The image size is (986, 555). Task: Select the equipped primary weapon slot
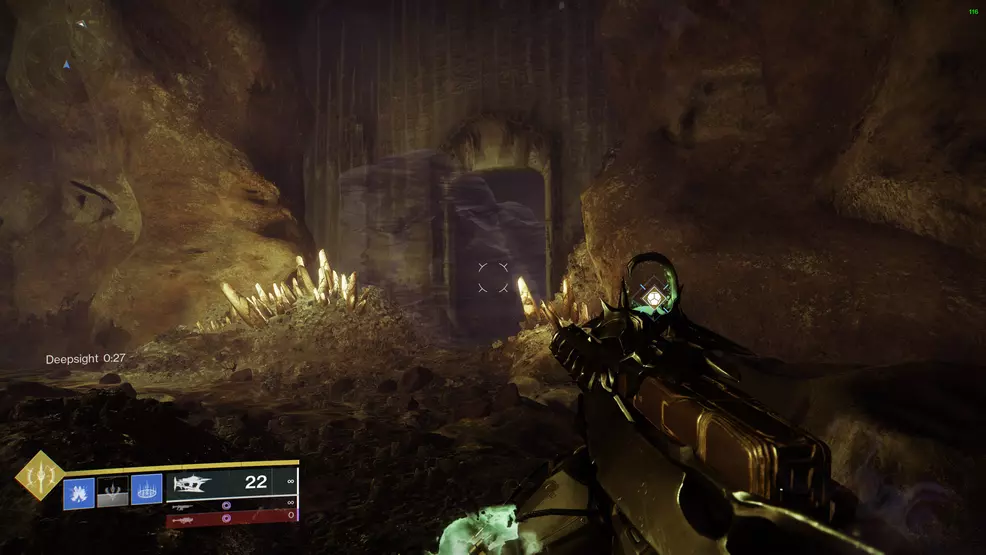(232, 482)
